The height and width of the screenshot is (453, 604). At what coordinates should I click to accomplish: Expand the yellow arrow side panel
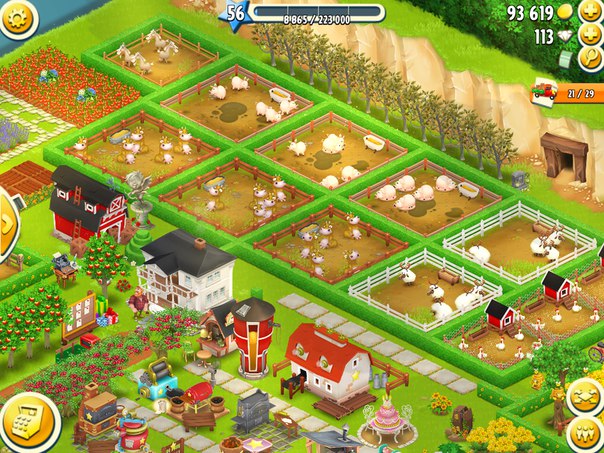coord(7,223)
